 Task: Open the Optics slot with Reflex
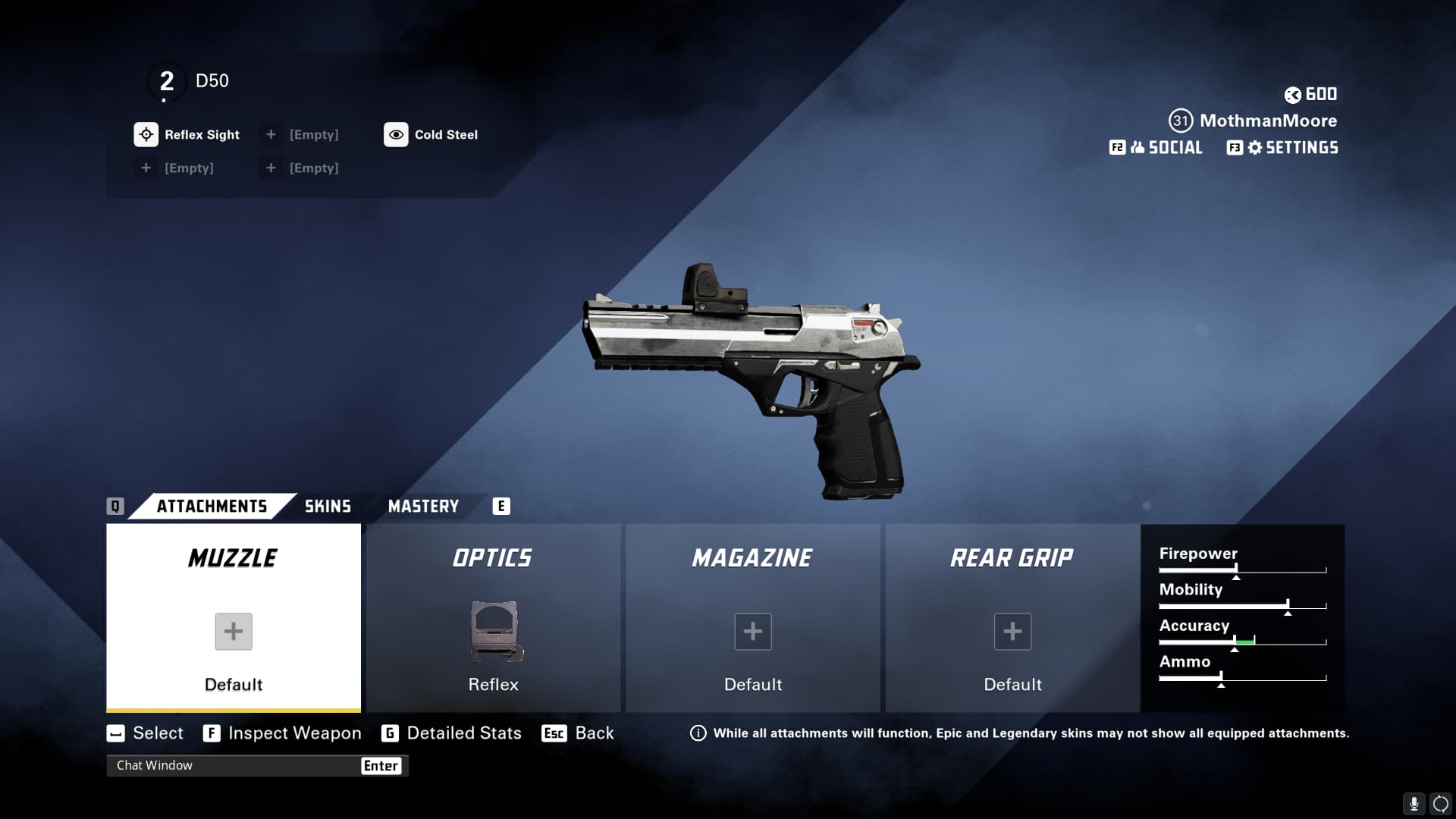tap(493, 618)
